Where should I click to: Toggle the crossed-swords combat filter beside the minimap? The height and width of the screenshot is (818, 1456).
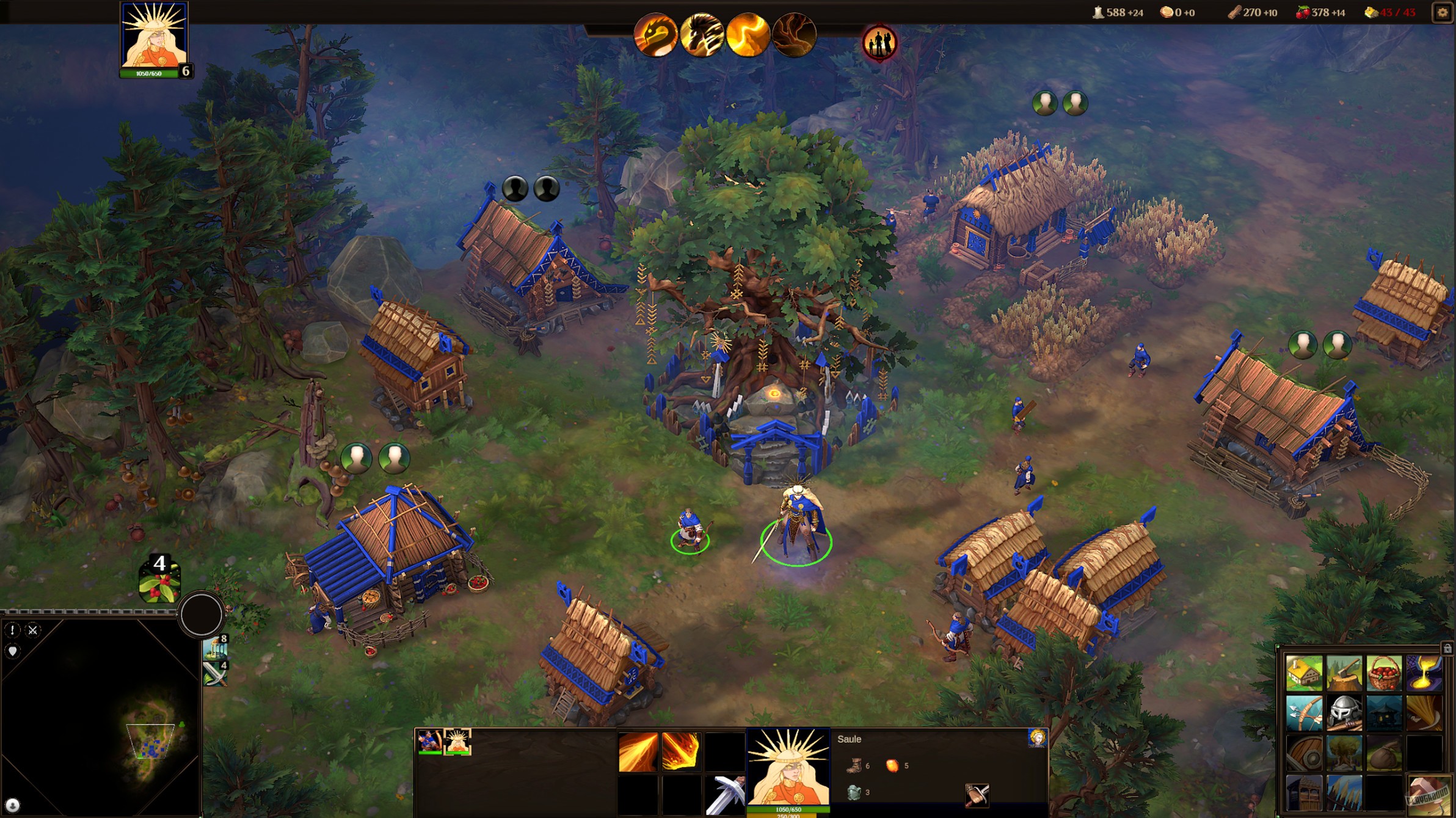[x=33, y=630]
